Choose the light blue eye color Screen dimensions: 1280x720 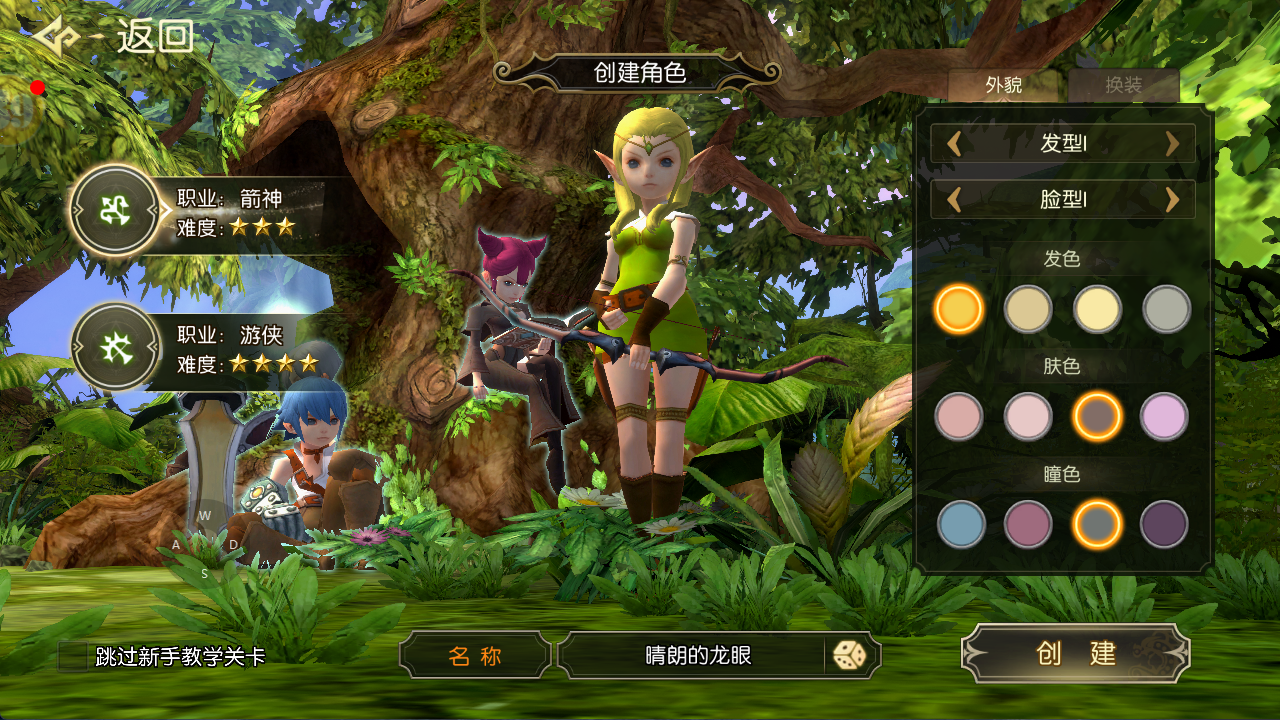click(x=961, y=524)
